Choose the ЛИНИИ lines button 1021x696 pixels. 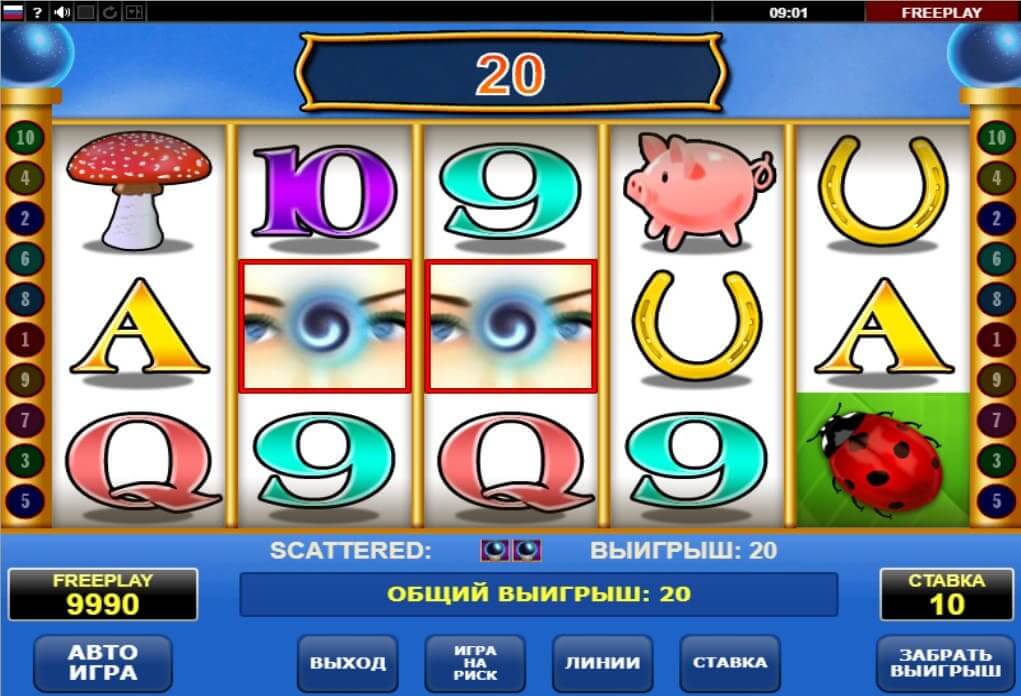pyautogui.click(x=602, y=662)
